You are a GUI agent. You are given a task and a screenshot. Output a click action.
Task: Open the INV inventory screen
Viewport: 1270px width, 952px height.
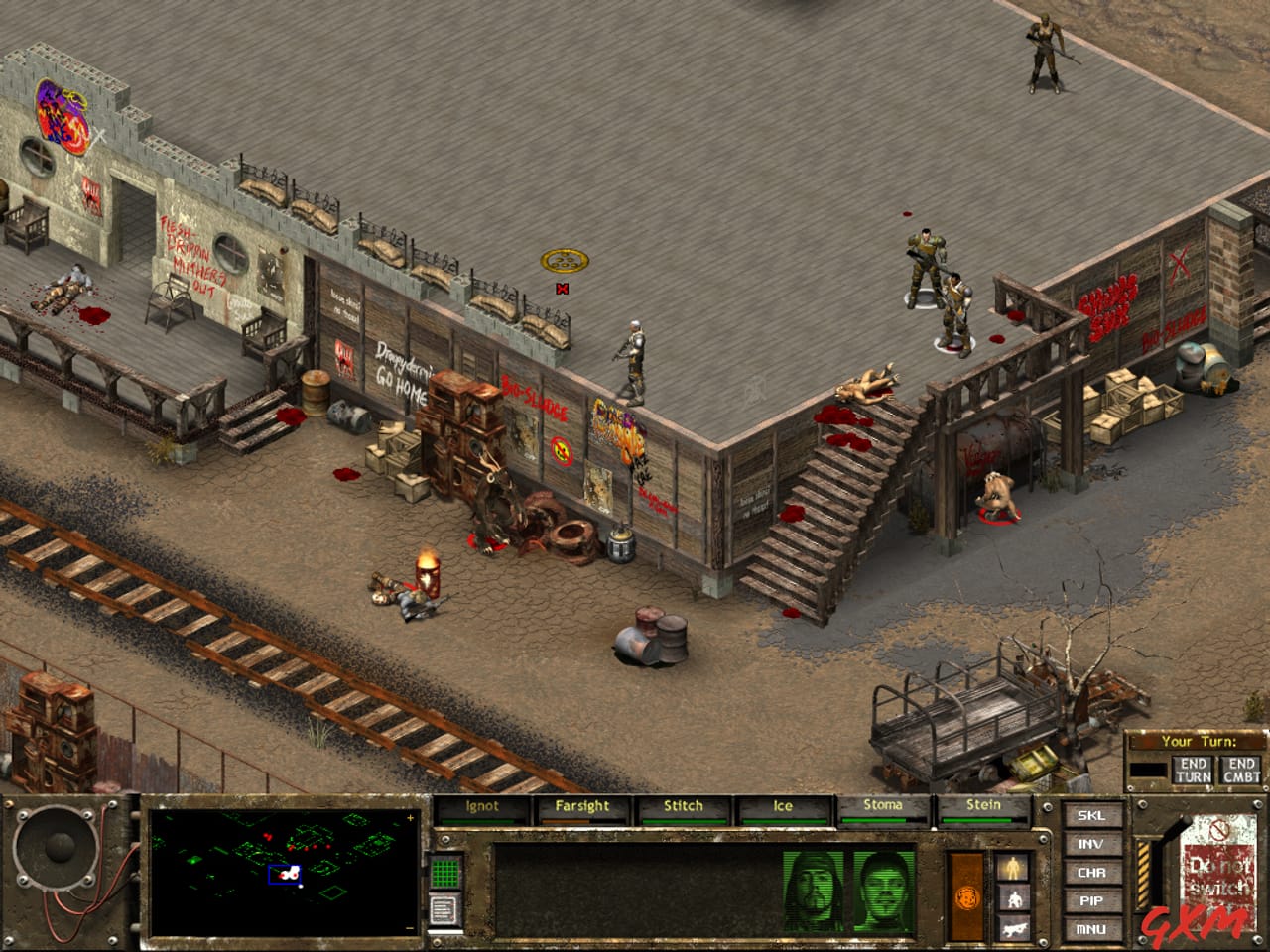(x=1091, y=844)
